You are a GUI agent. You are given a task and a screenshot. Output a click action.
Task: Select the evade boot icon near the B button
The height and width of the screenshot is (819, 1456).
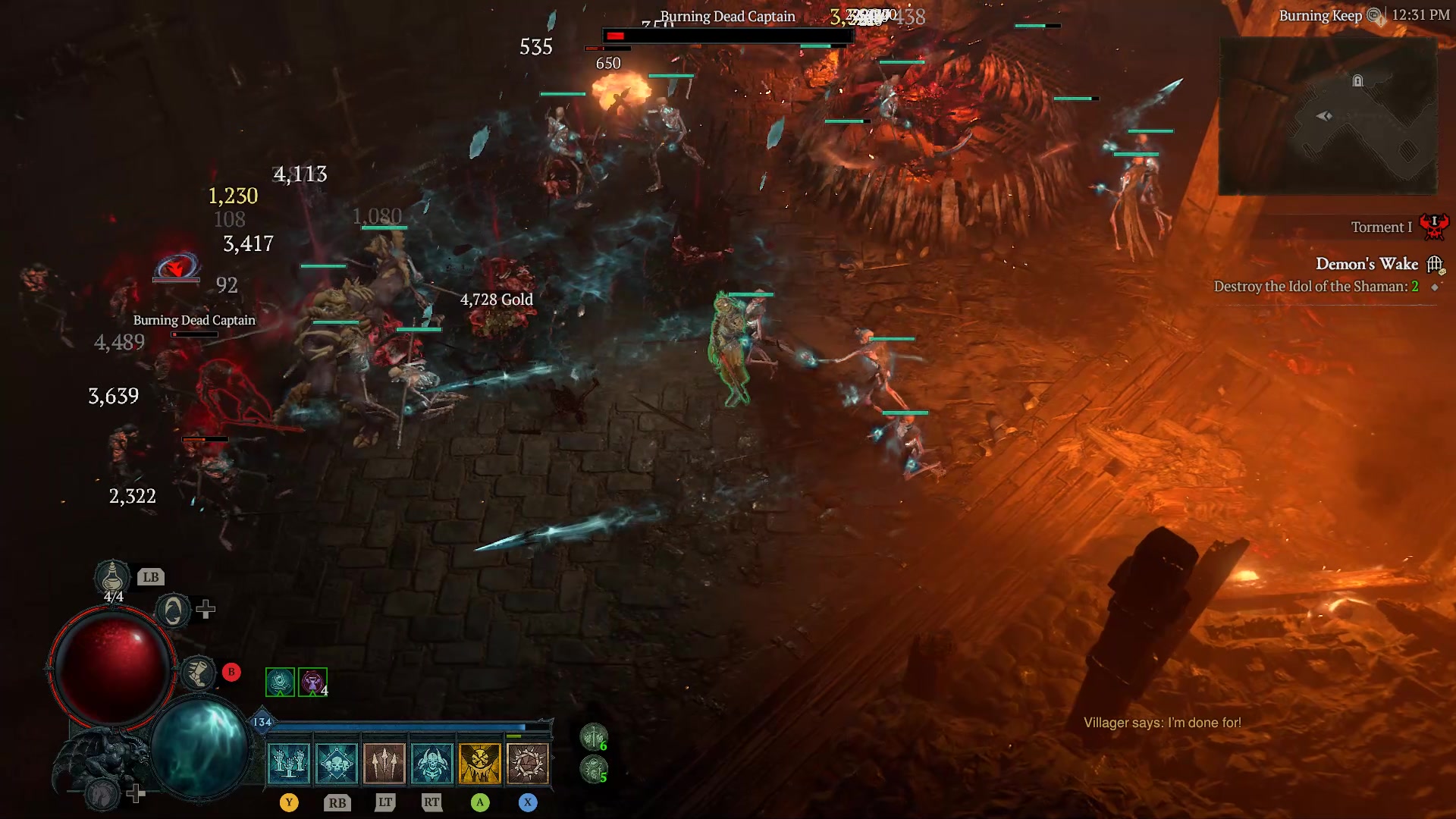pos(199,672)
